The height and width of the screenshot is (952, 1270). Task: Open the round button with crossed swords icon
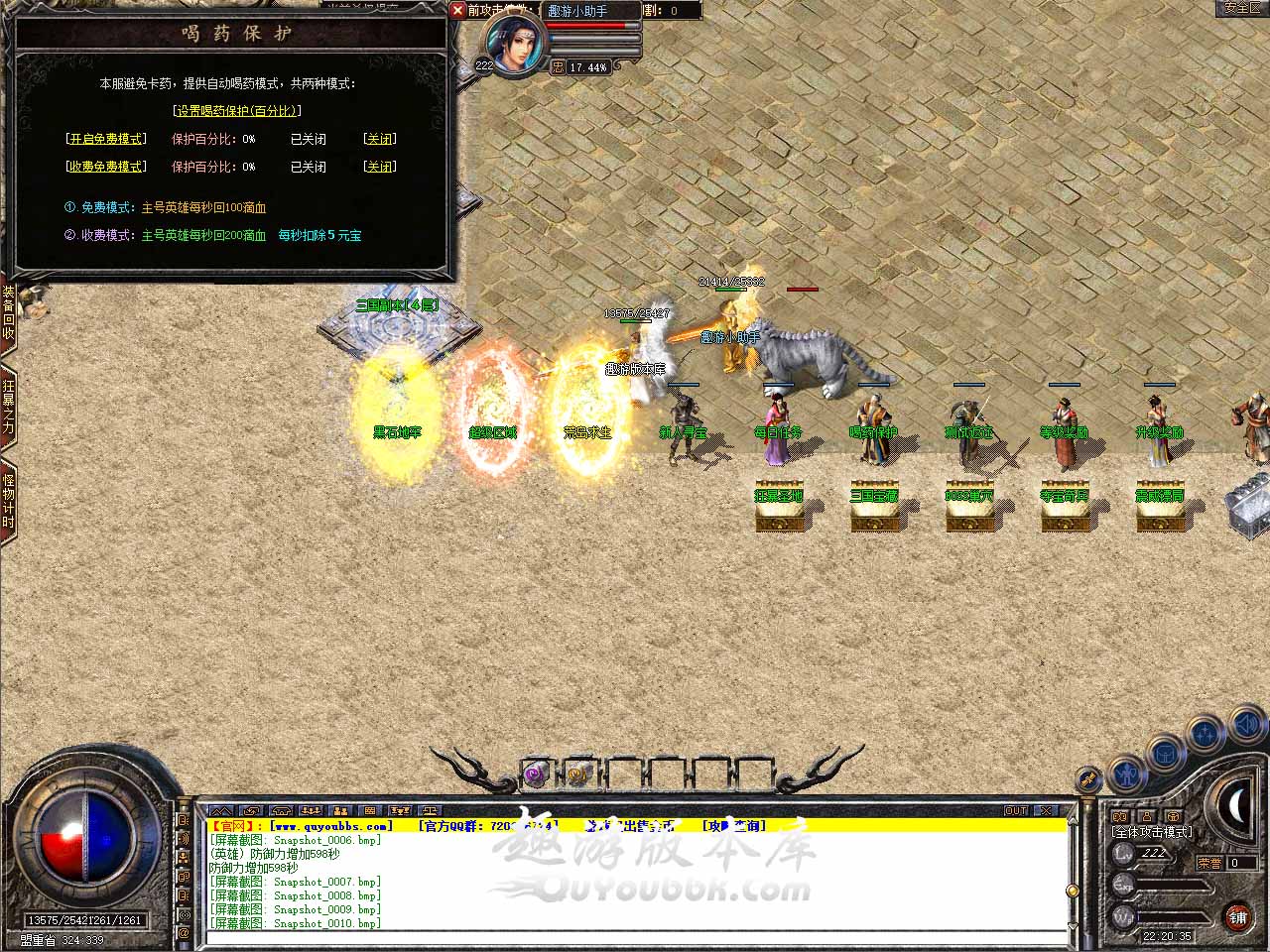pos(1089,780)
